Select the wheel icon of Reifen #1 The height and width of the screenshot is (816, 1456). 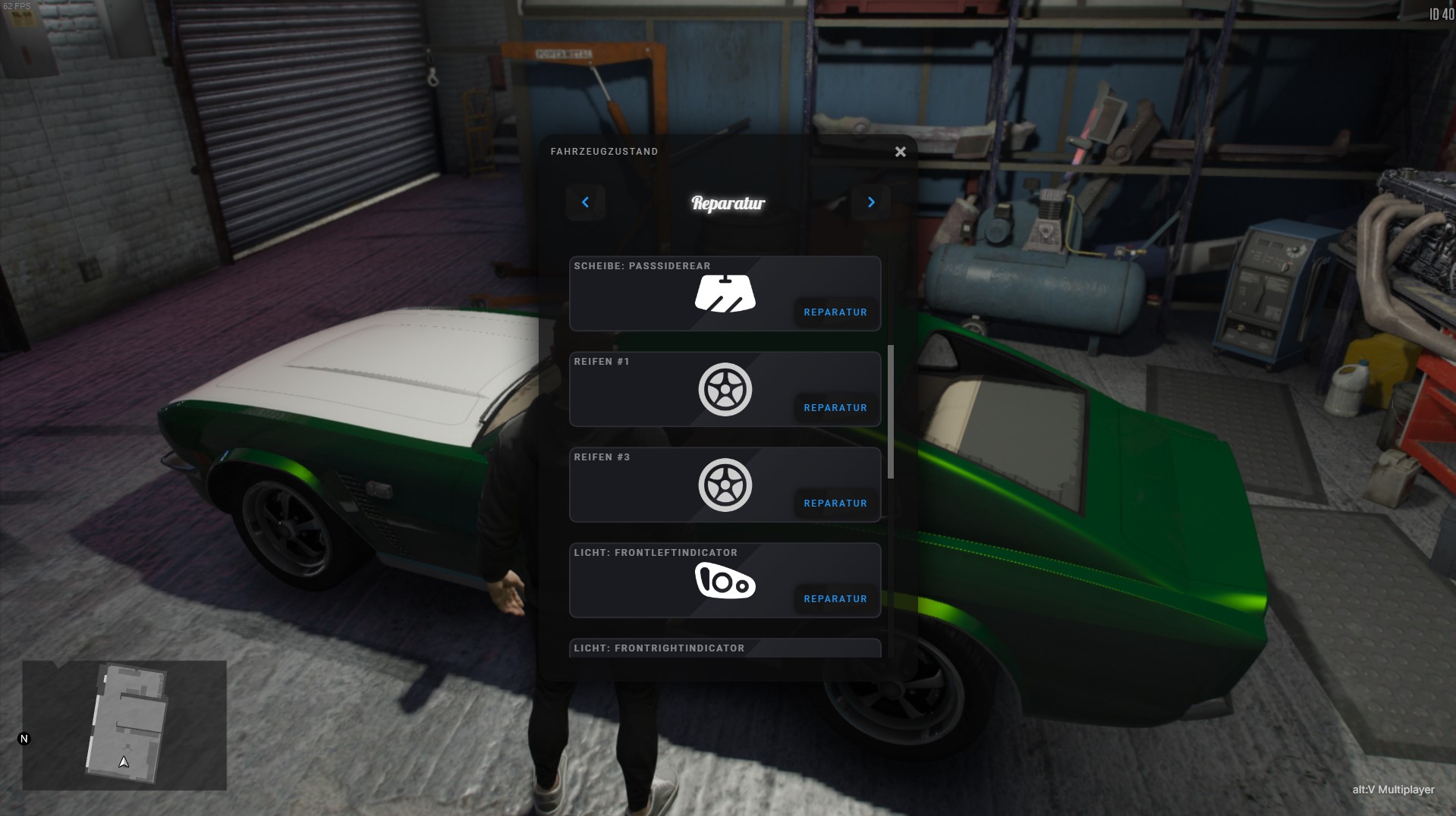(x=725, y=390)
